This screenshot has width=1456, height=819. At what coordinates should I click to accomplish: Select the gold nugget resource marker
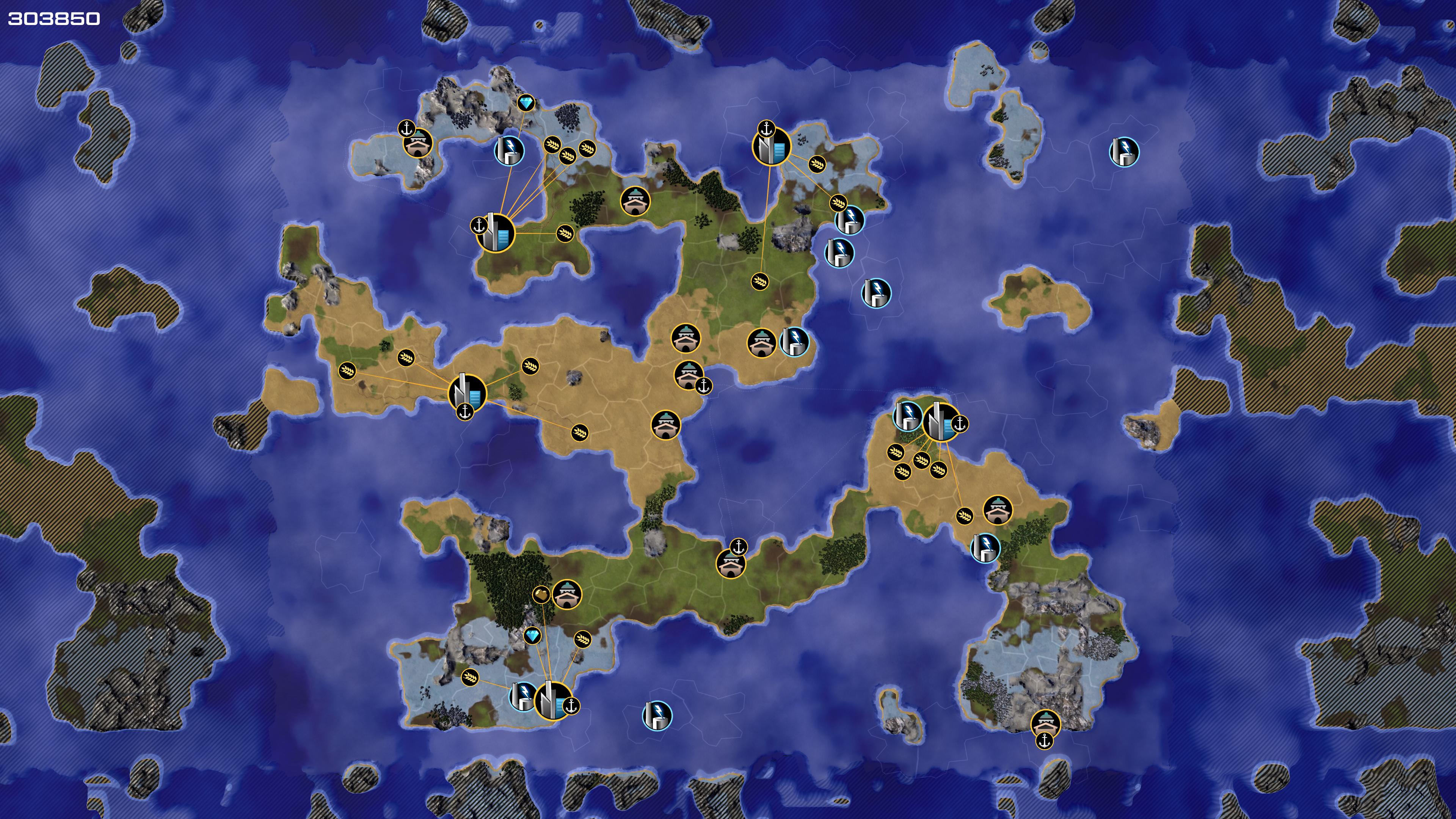(x=541, y=594)
